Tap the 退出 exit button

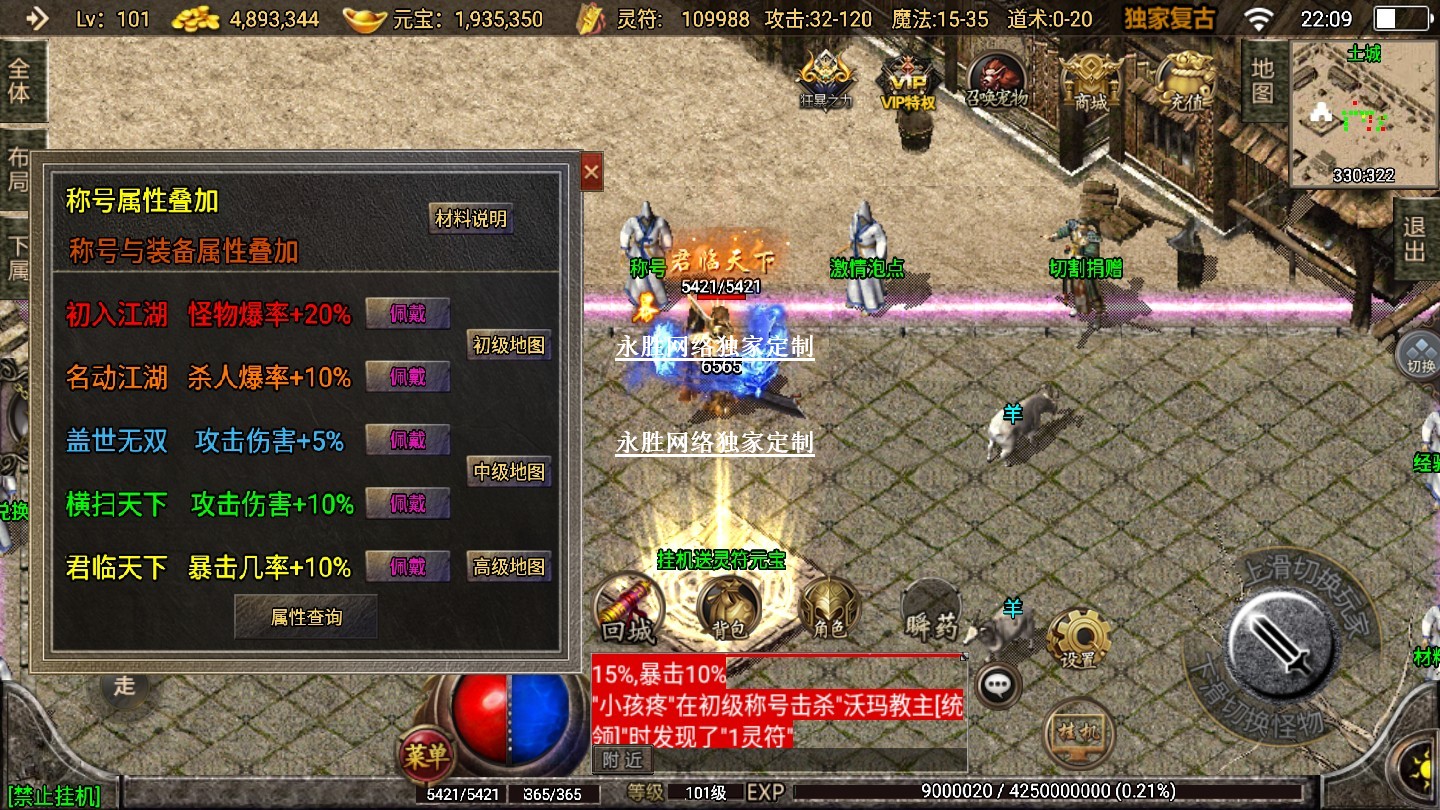pos(1415,238)
